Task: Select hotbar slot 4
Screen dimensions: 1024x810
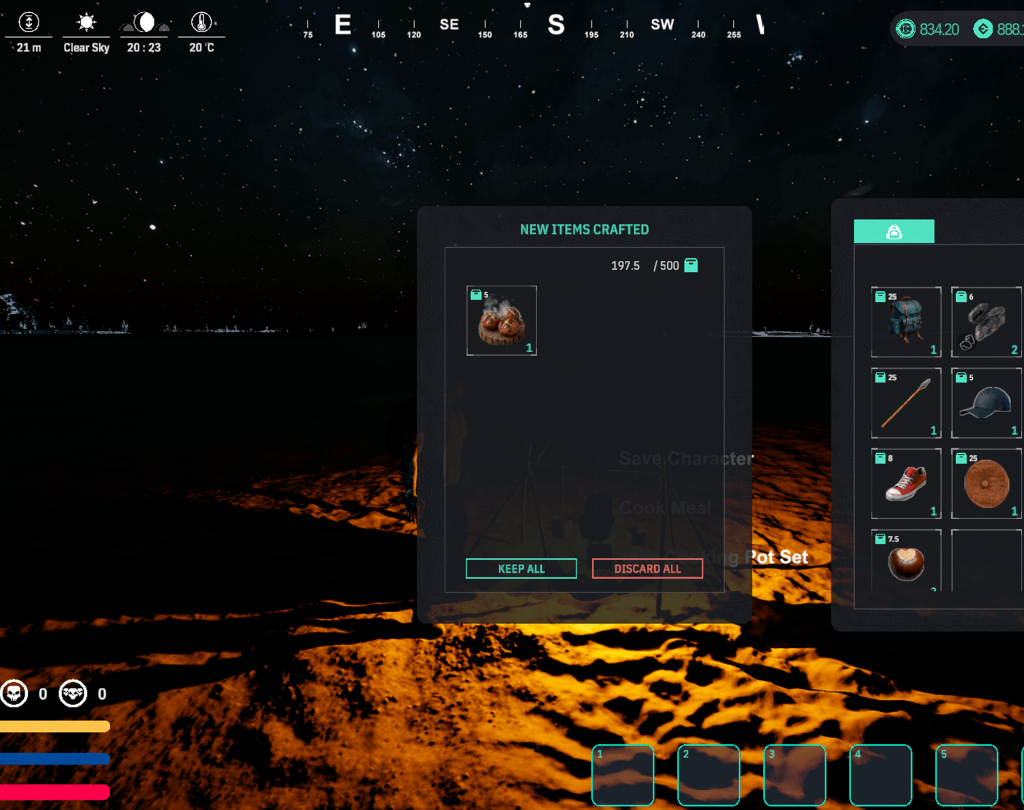Action: [x=881, y=775]
